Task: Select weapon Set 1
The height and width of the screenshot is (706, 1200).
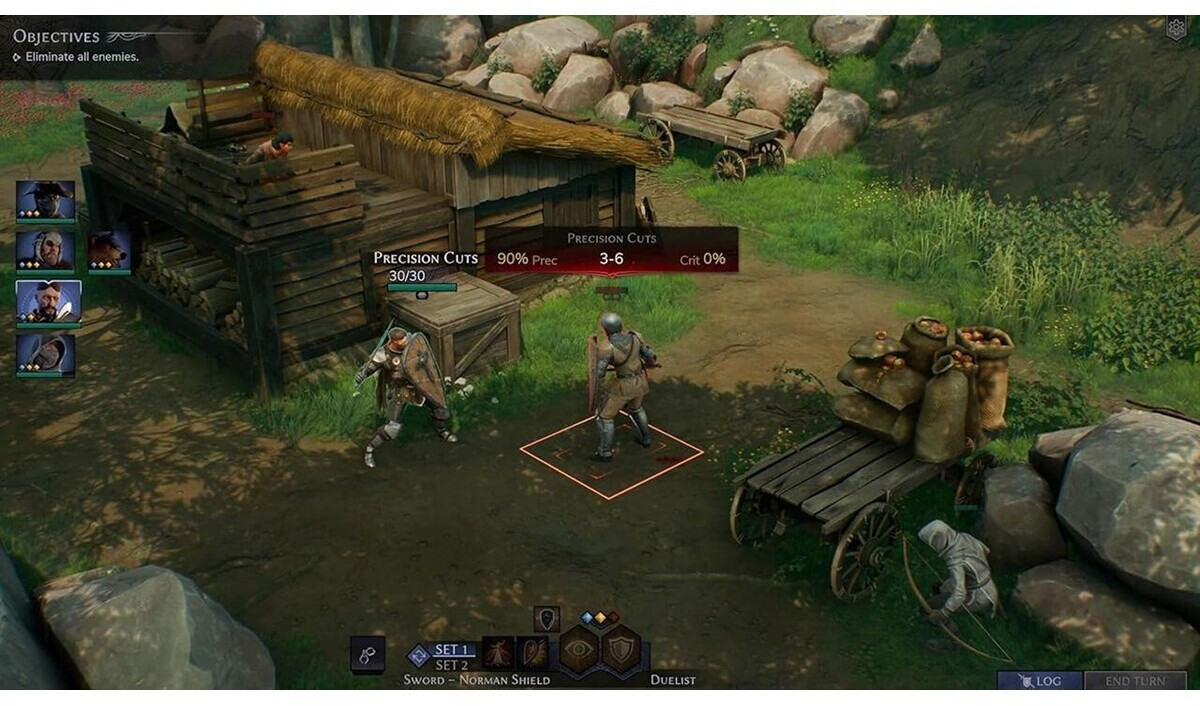Action: [451, 650]
